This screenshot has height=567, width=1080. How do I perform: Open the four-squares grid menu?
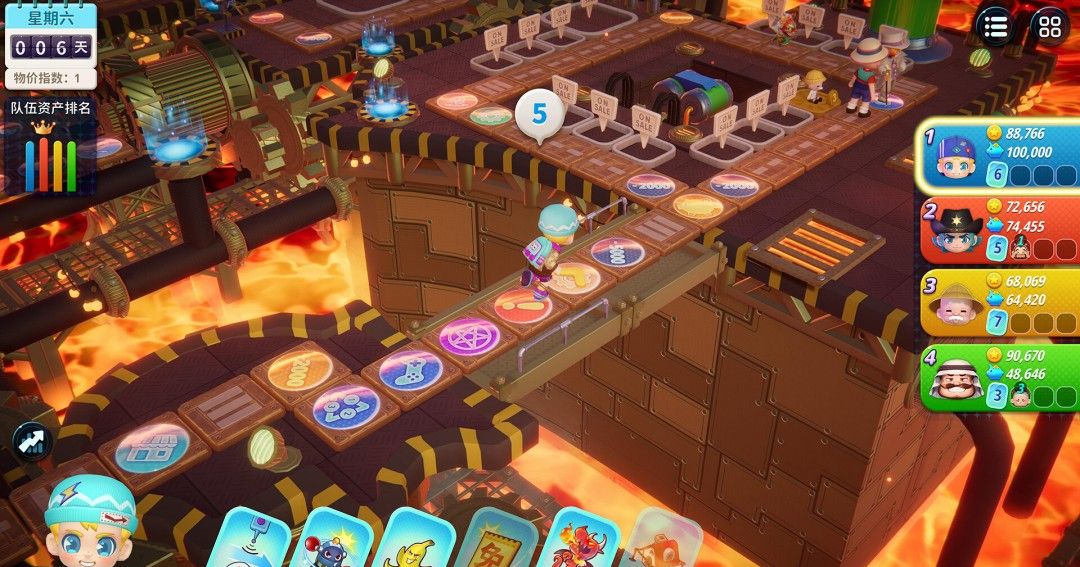pos(1049,27)
